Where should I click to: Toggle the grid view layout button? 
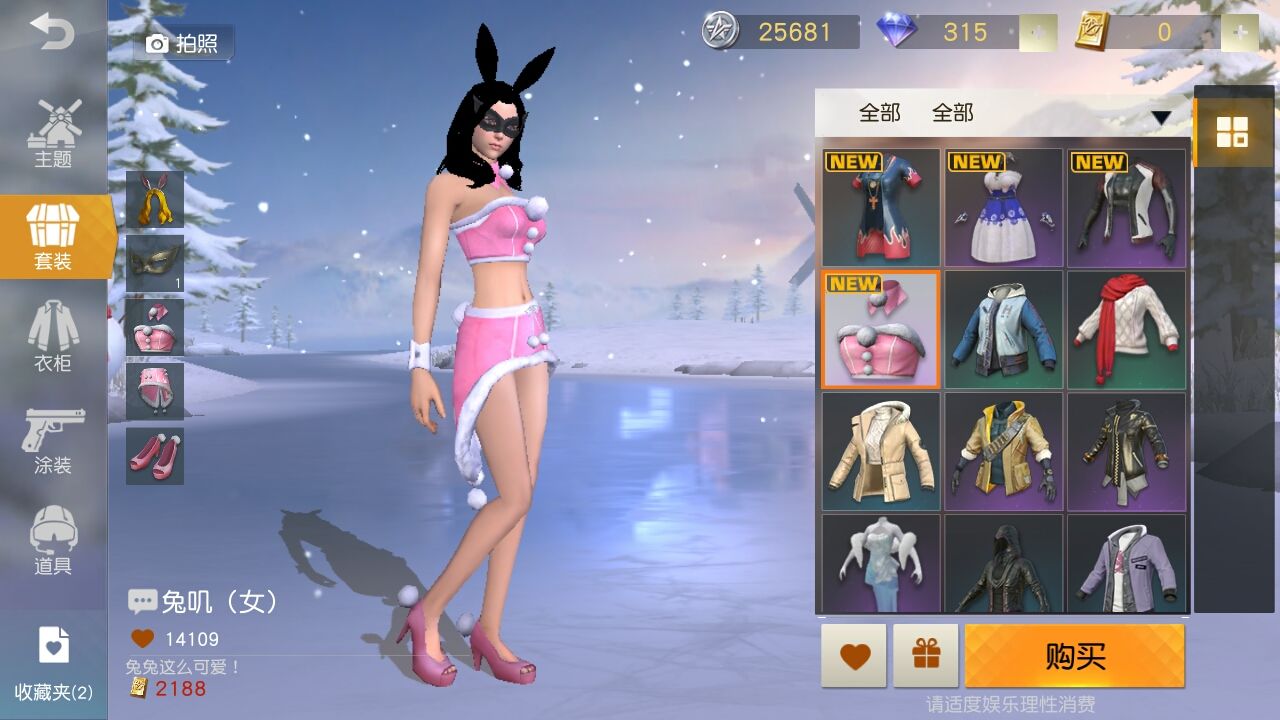point(1231,131)
